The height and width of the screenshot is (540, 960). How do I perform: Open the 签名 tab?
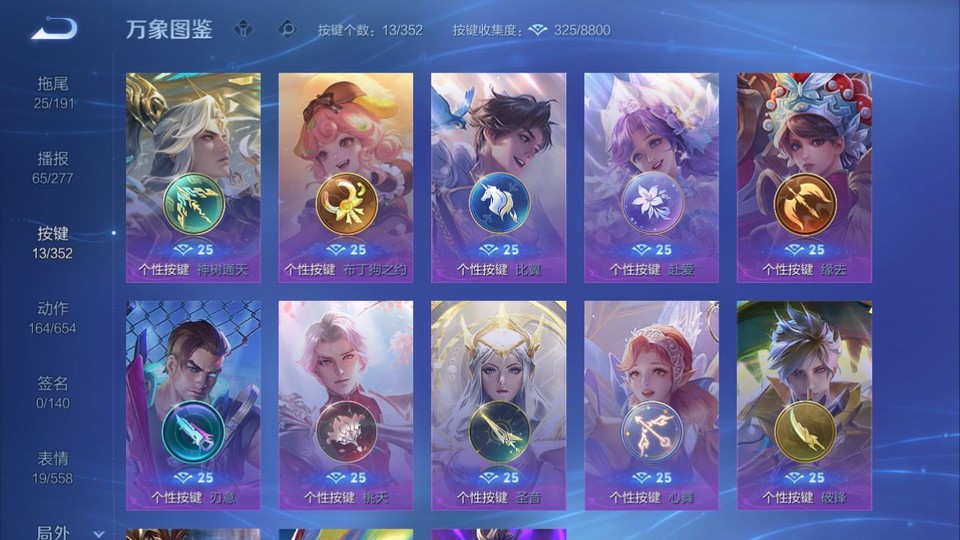[x=53, y=392]
